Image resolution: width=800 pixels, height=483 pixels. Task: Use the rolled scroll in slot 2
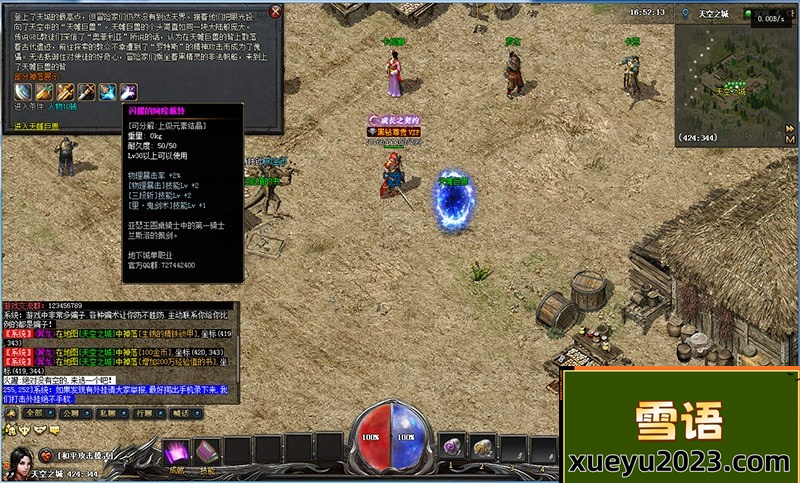pyautogui.click(x=483, y=446)
